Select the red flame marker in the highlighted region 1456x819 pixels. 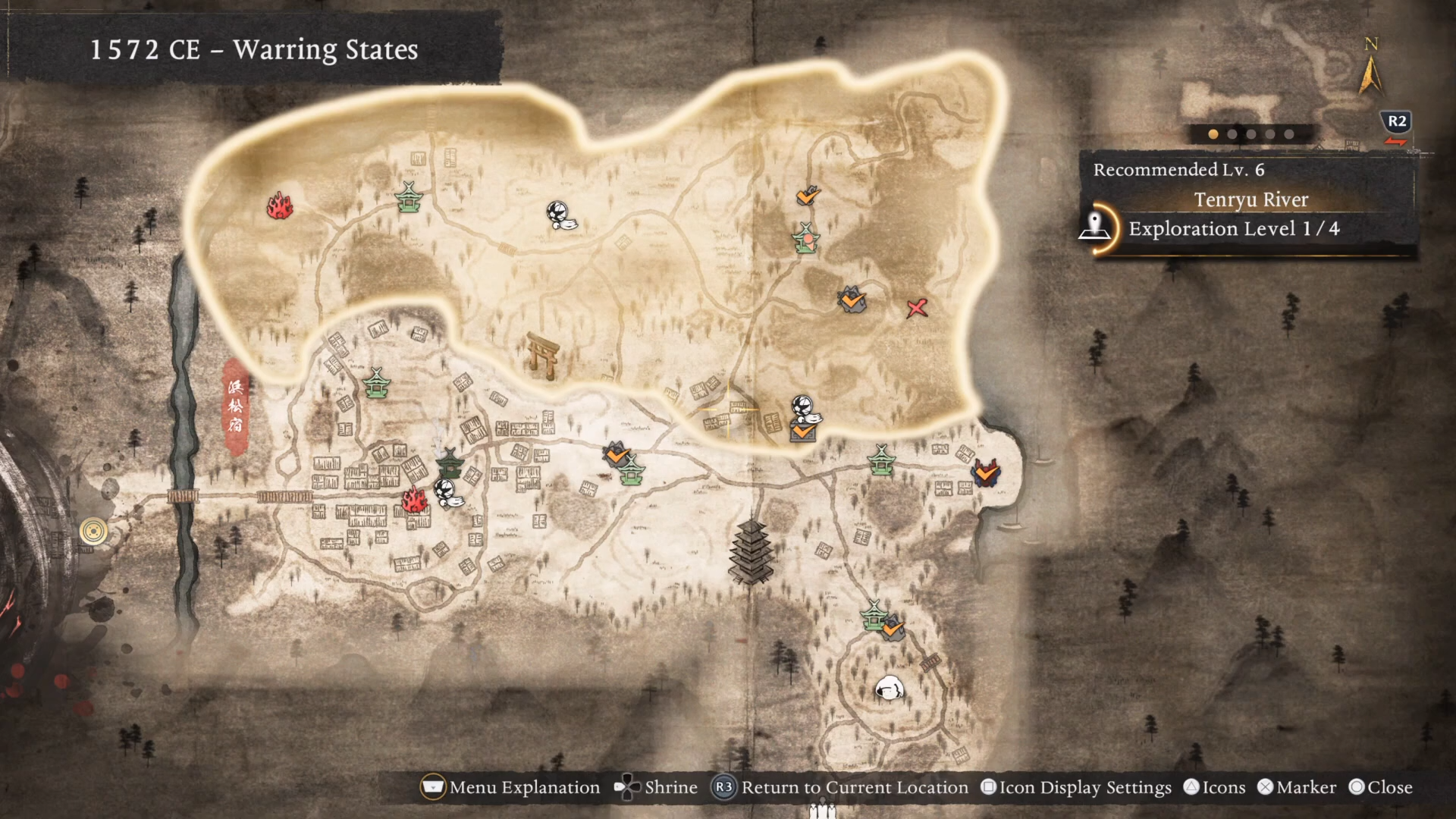[x=279, y=206]
